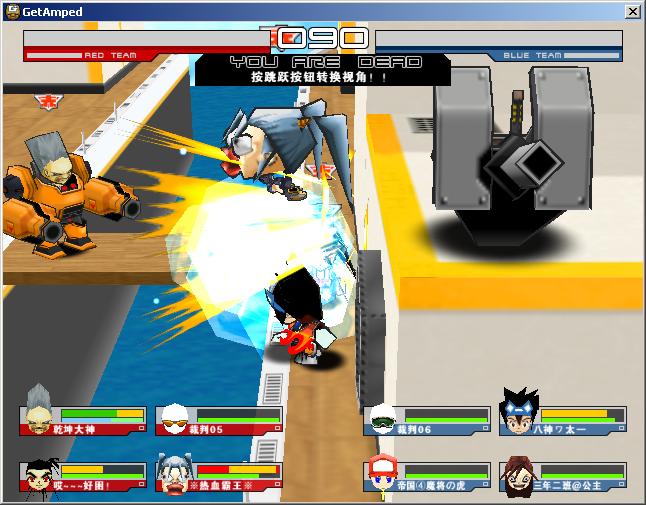Choose player panel 八神ワ太一
646x505 pixels.
[x=563, y=420]
